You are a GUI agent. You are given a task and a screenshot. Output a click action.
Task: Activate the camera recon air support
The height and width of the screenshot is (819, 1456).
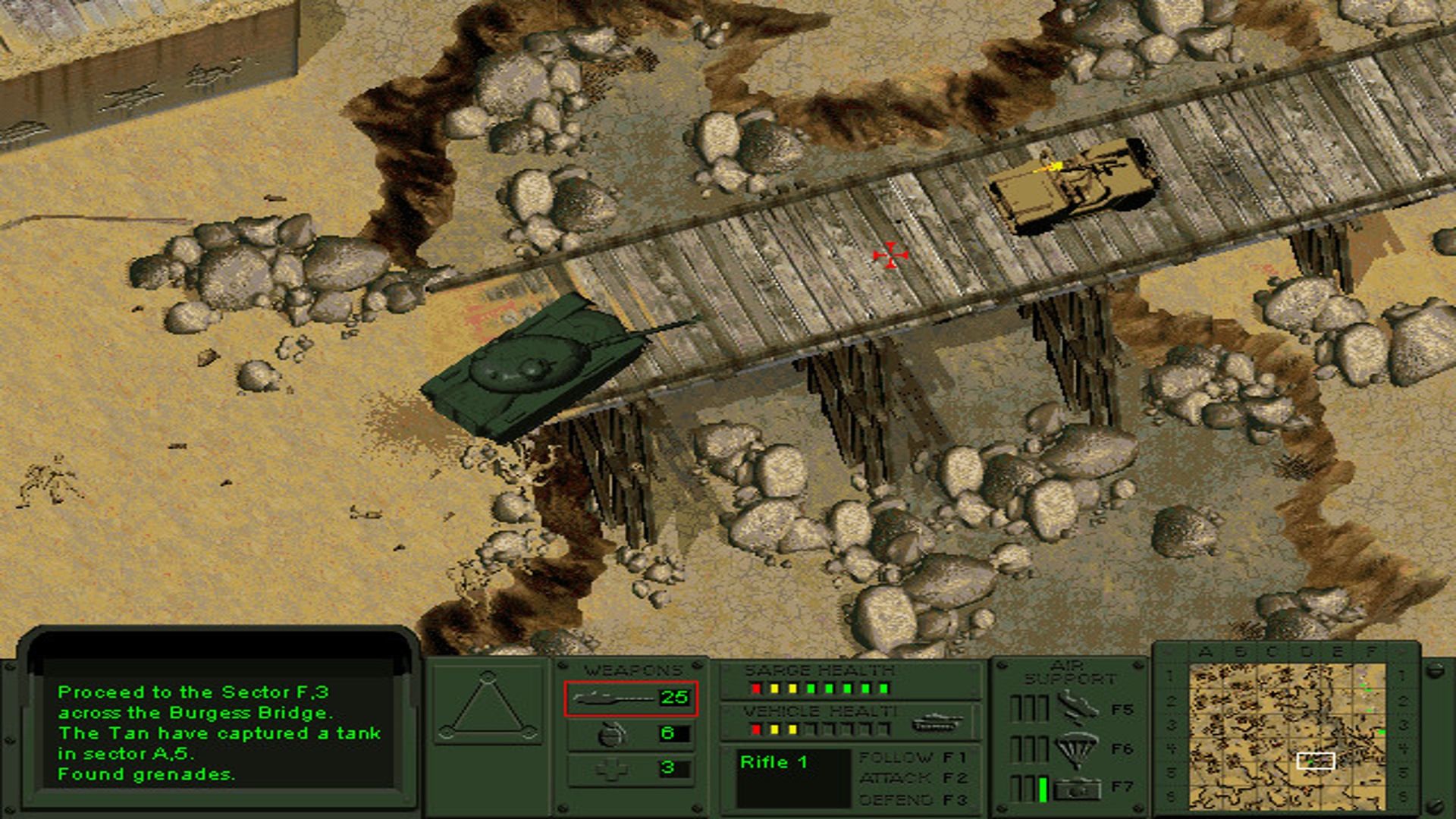[x=1077, y=789]
